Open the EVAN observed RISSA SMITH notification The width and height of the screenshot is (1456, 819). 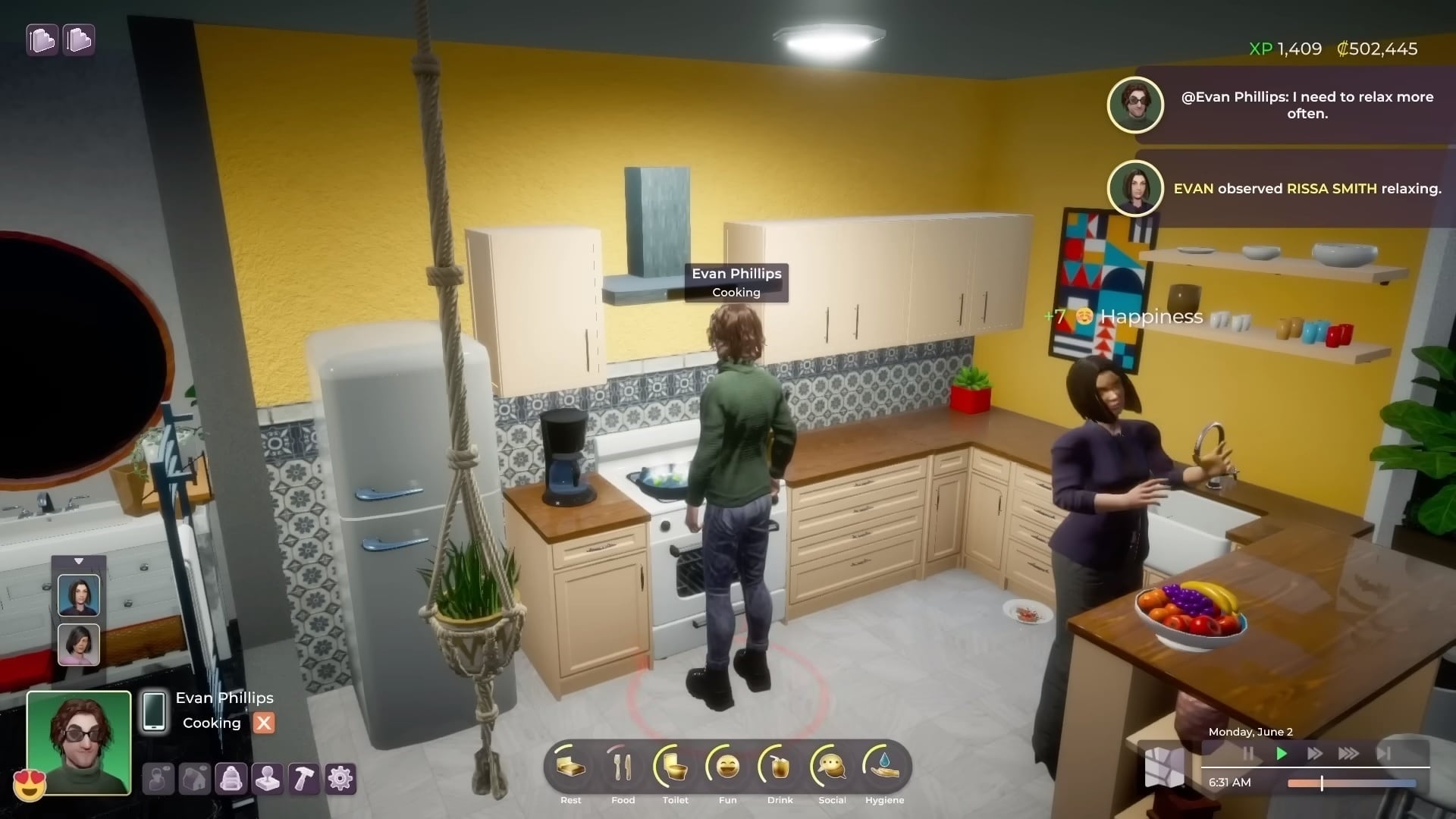pyautogui.click(x=1289, y=188)
